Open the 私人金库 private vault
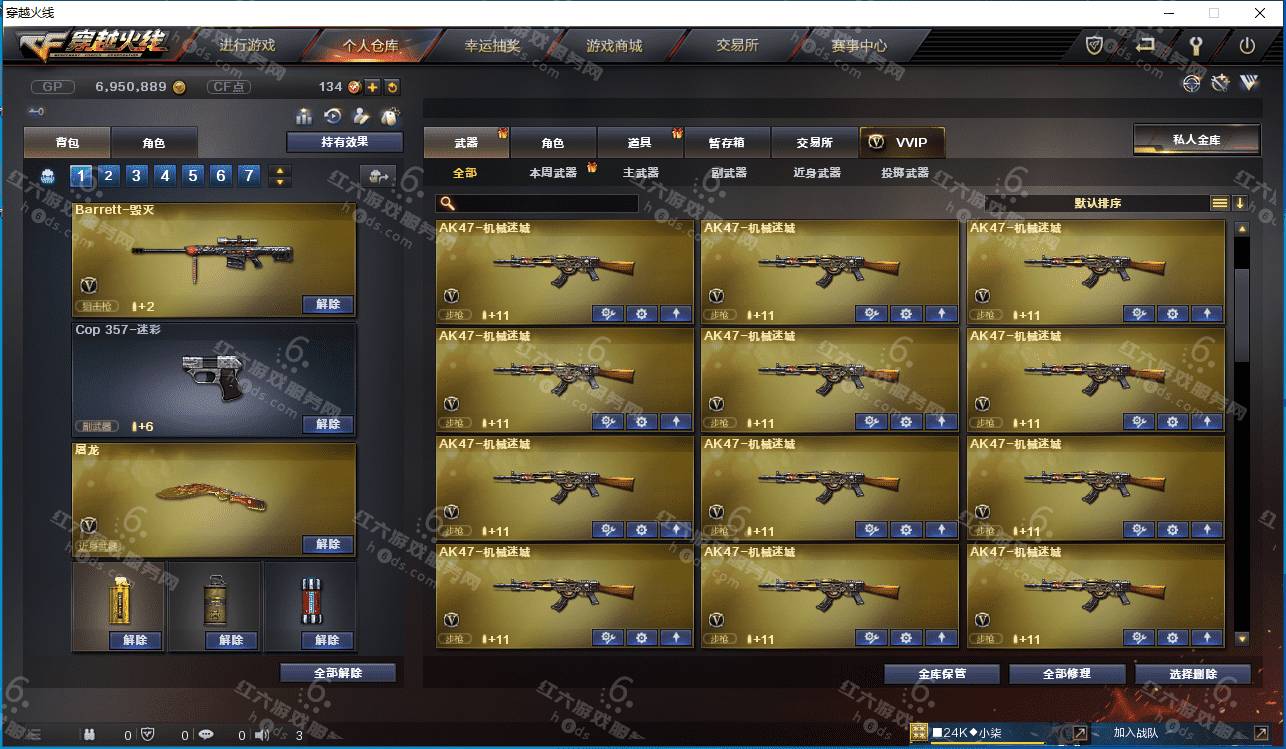 (x=1195, y=140)
